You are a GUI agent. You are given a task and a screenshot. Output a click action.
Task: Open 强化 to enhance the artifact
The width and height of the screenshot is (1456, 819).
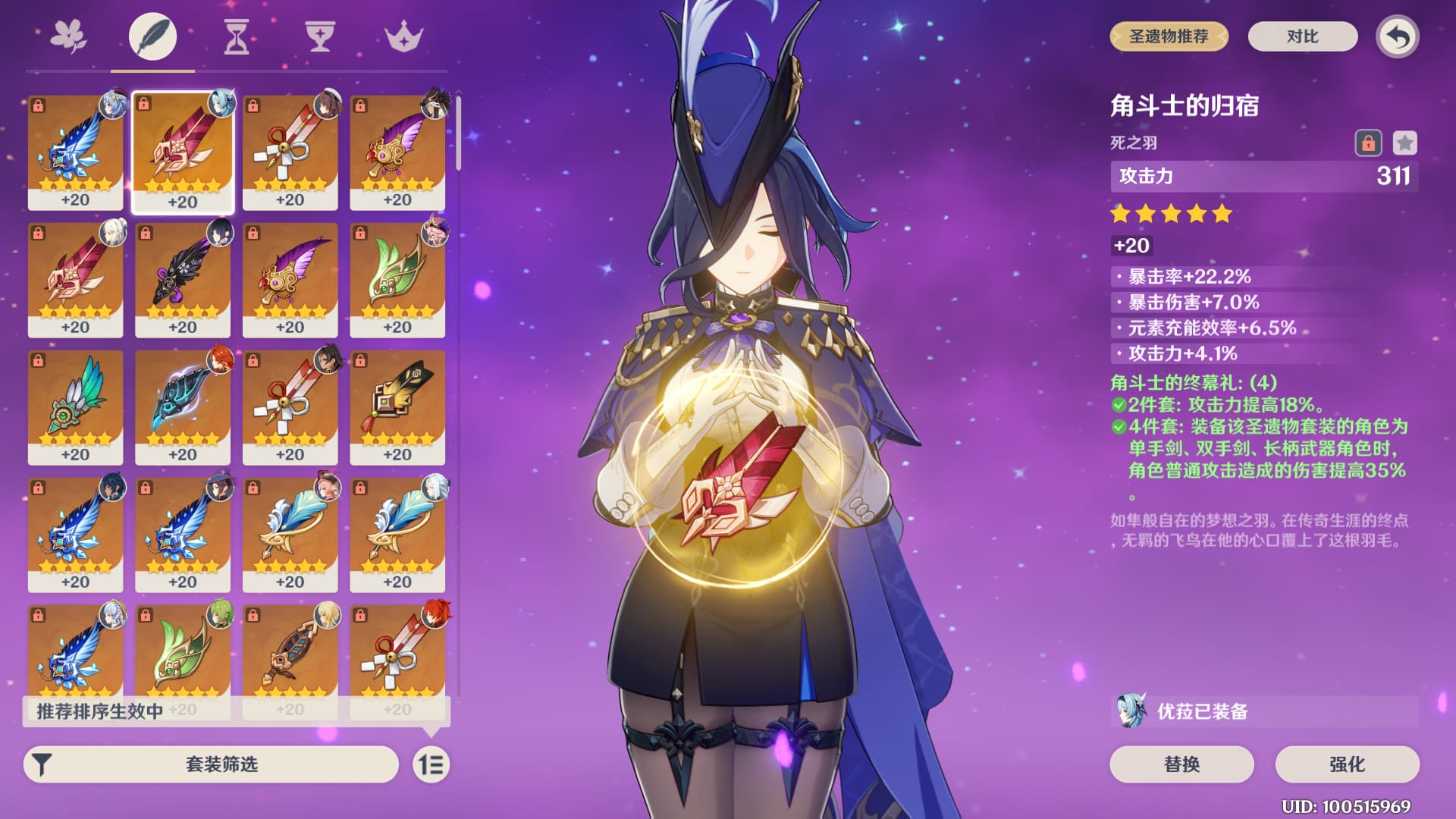click(1347, 764)
